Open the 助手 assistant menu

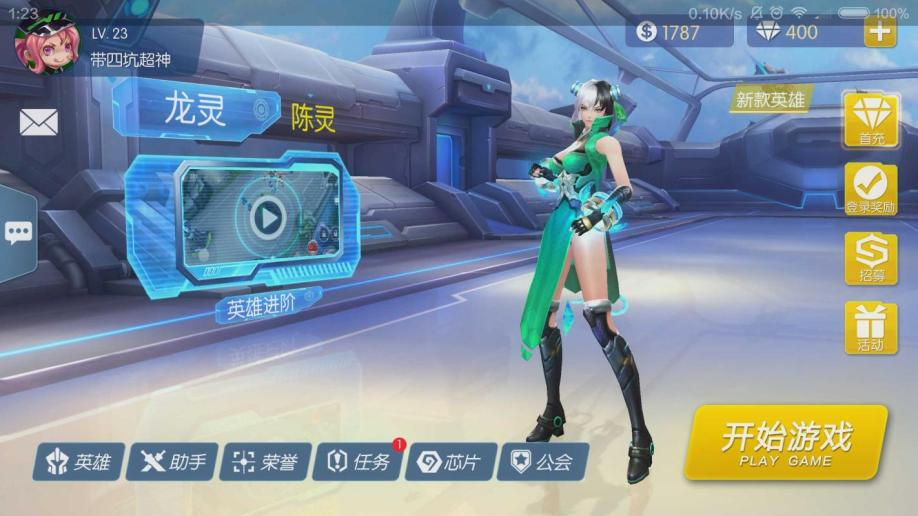pyautogui.click(x=173, y=462)
